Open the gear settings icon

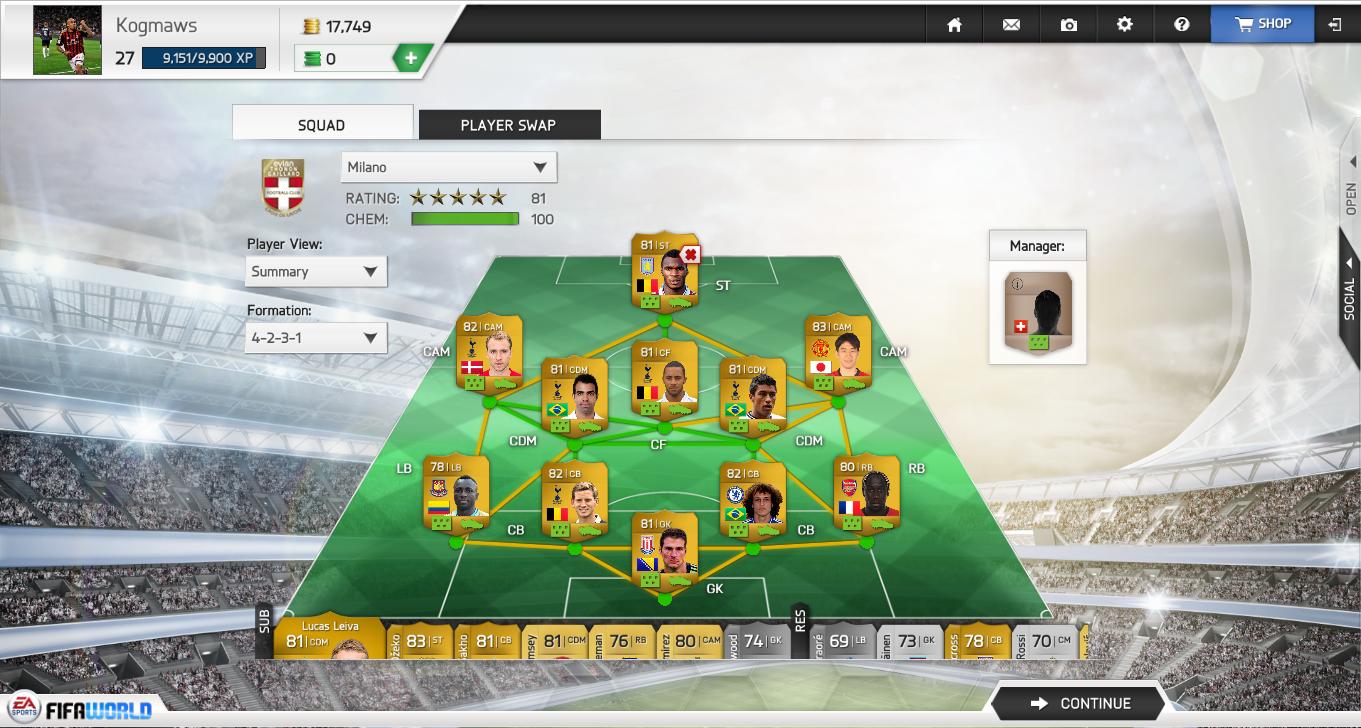point(1125,25)
